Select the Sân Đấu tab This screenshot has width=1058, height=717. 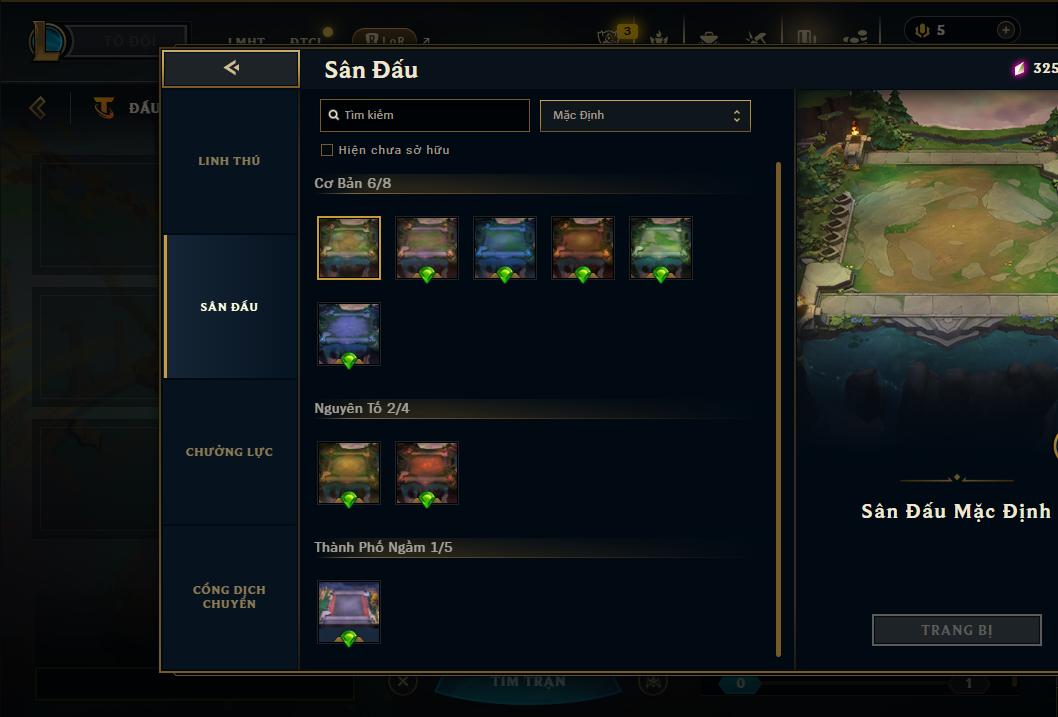click(x=229, y=307)
